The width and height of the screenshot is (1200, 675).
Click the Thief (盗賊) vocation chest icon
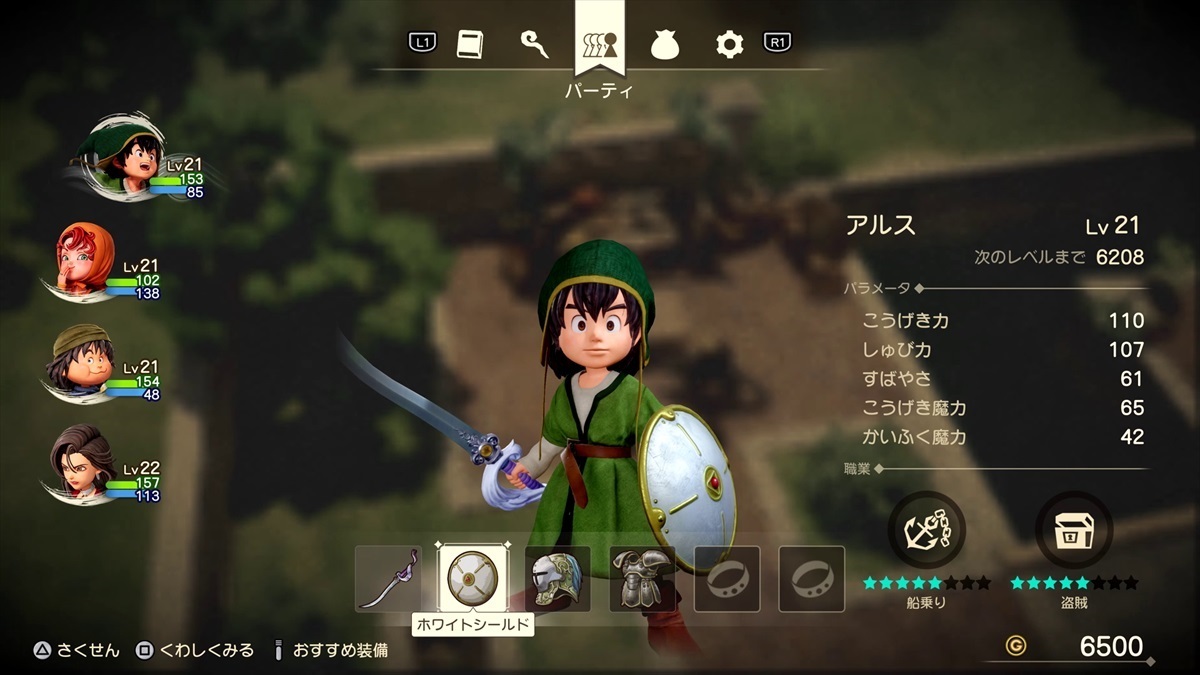pyautogui.click(x=1074, y=530)
